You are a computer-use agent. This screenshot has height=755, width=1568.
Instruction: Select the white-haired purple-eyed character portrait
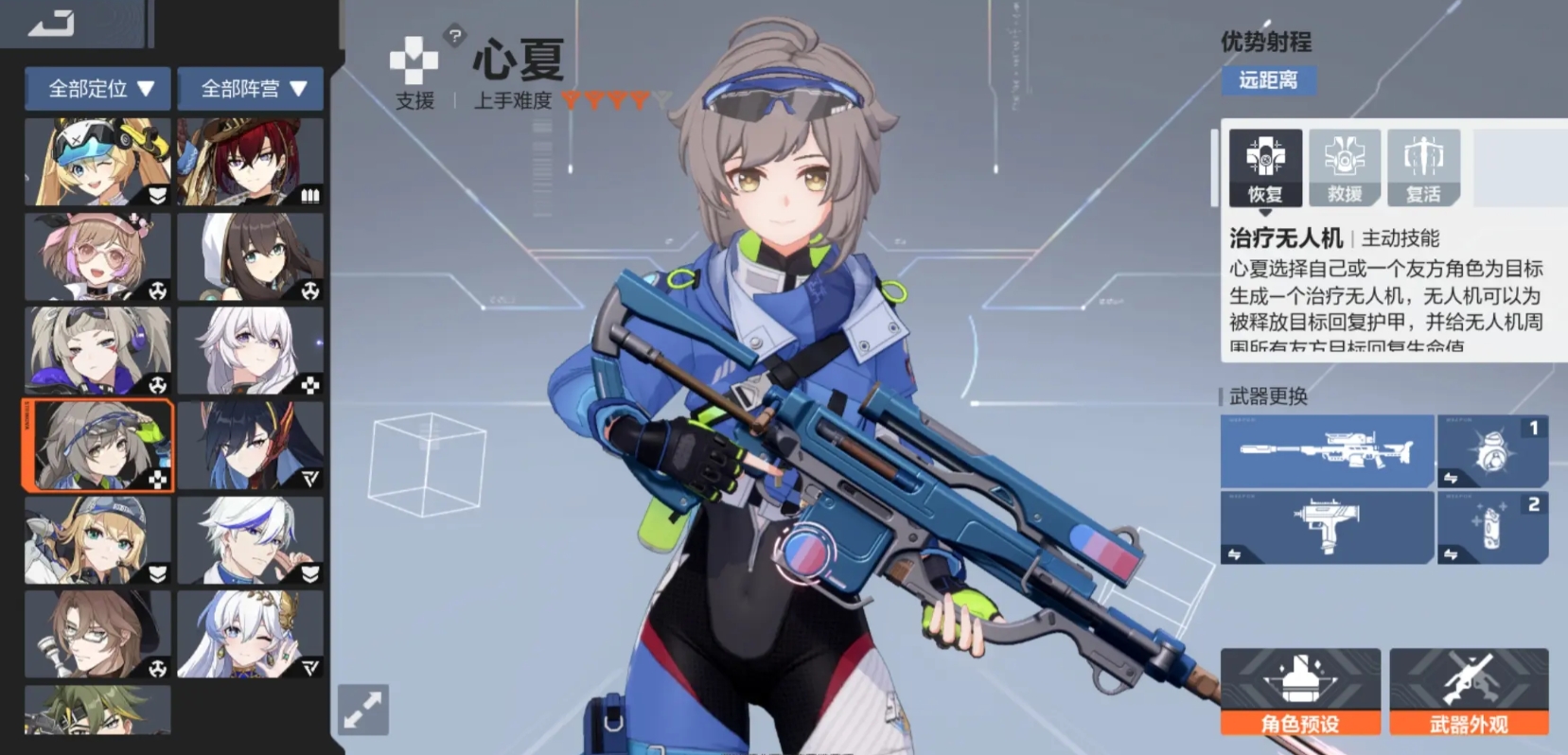point(250,351)
